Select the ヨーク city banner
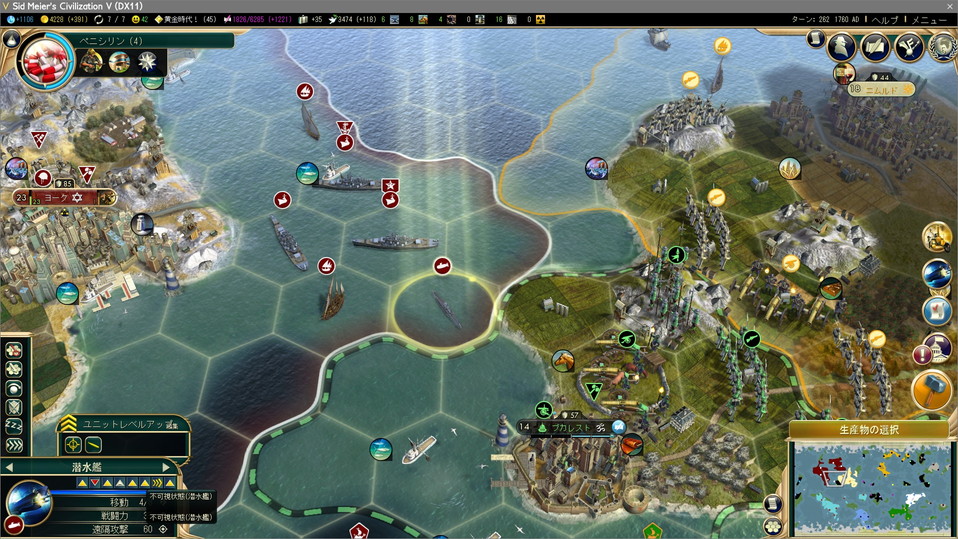Screen dimensions: 958x539 (70, 198)
